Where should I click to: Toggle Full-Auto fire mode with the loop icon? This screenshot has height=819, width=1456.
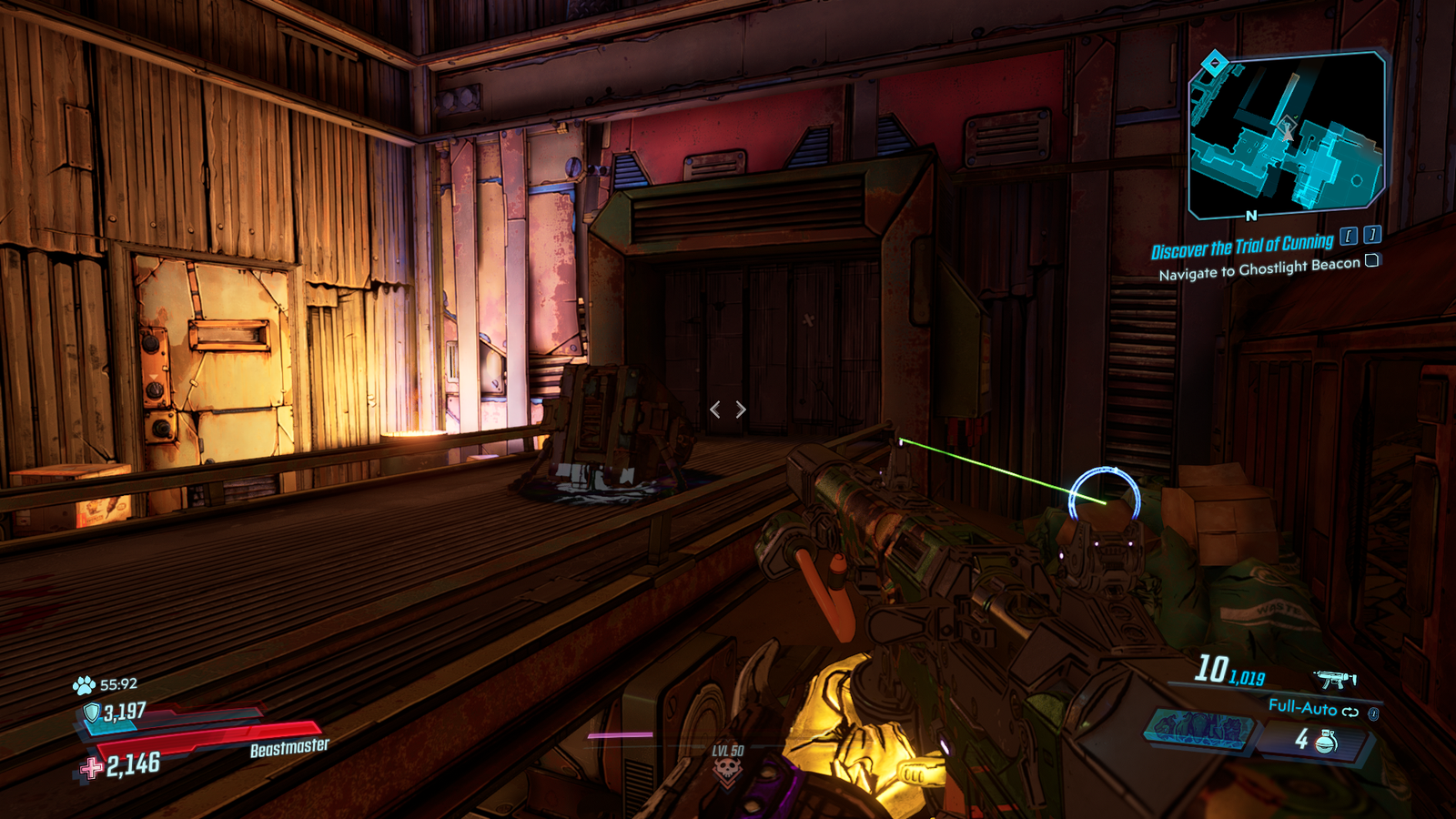(x=1352, y=712)
